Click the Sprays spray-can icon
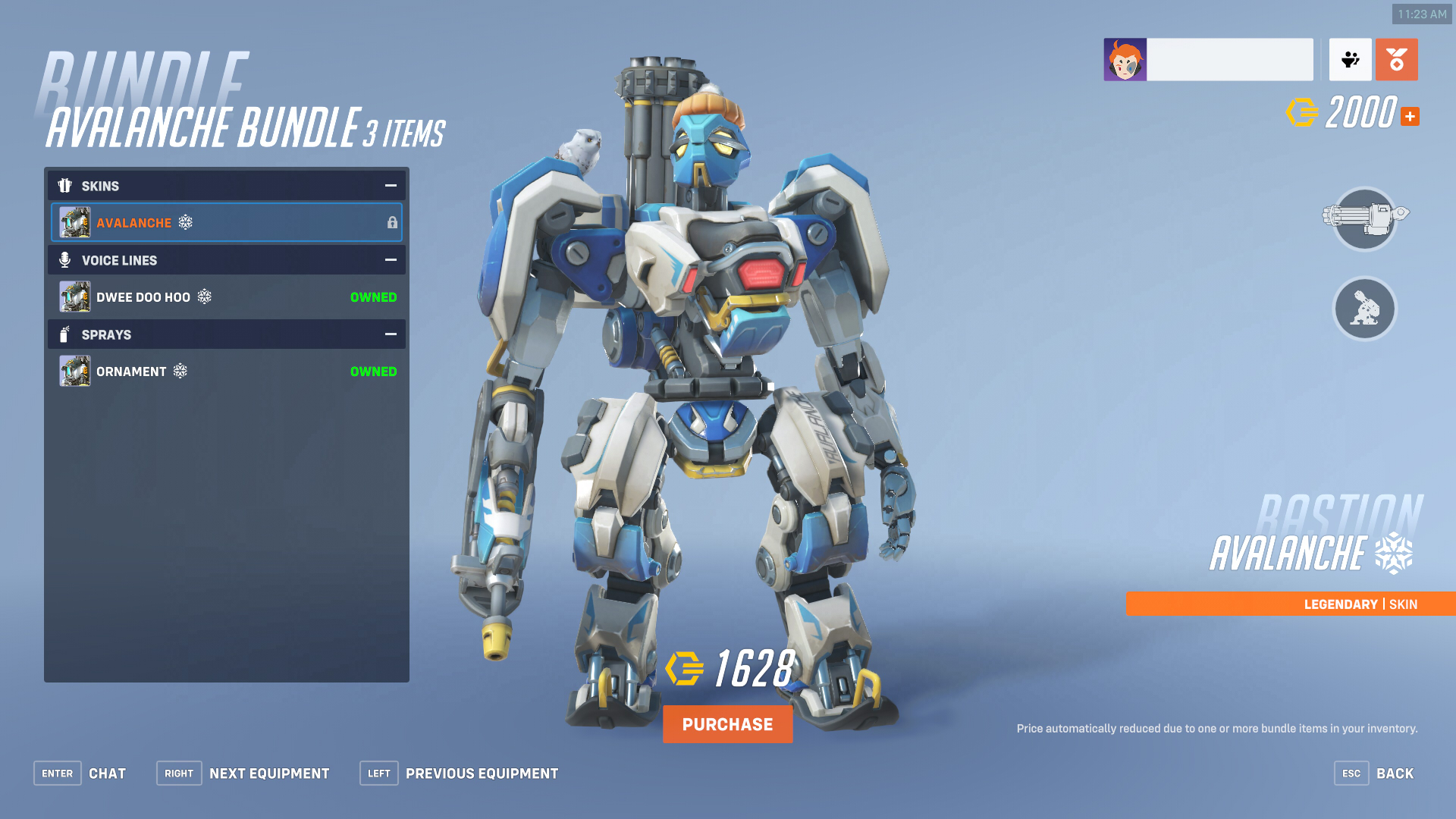1456x819 pixels. [x=65, y=334]
